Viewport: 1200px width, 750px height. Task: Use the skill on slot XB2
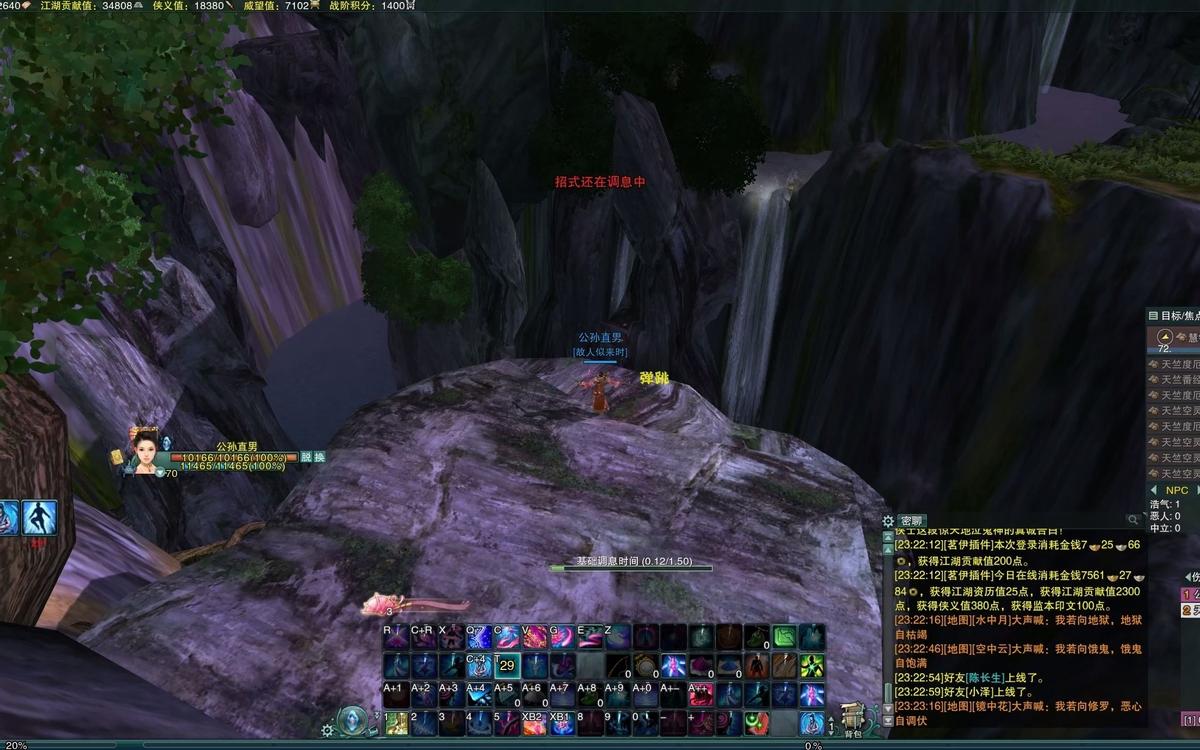click(x=535, y=723)
